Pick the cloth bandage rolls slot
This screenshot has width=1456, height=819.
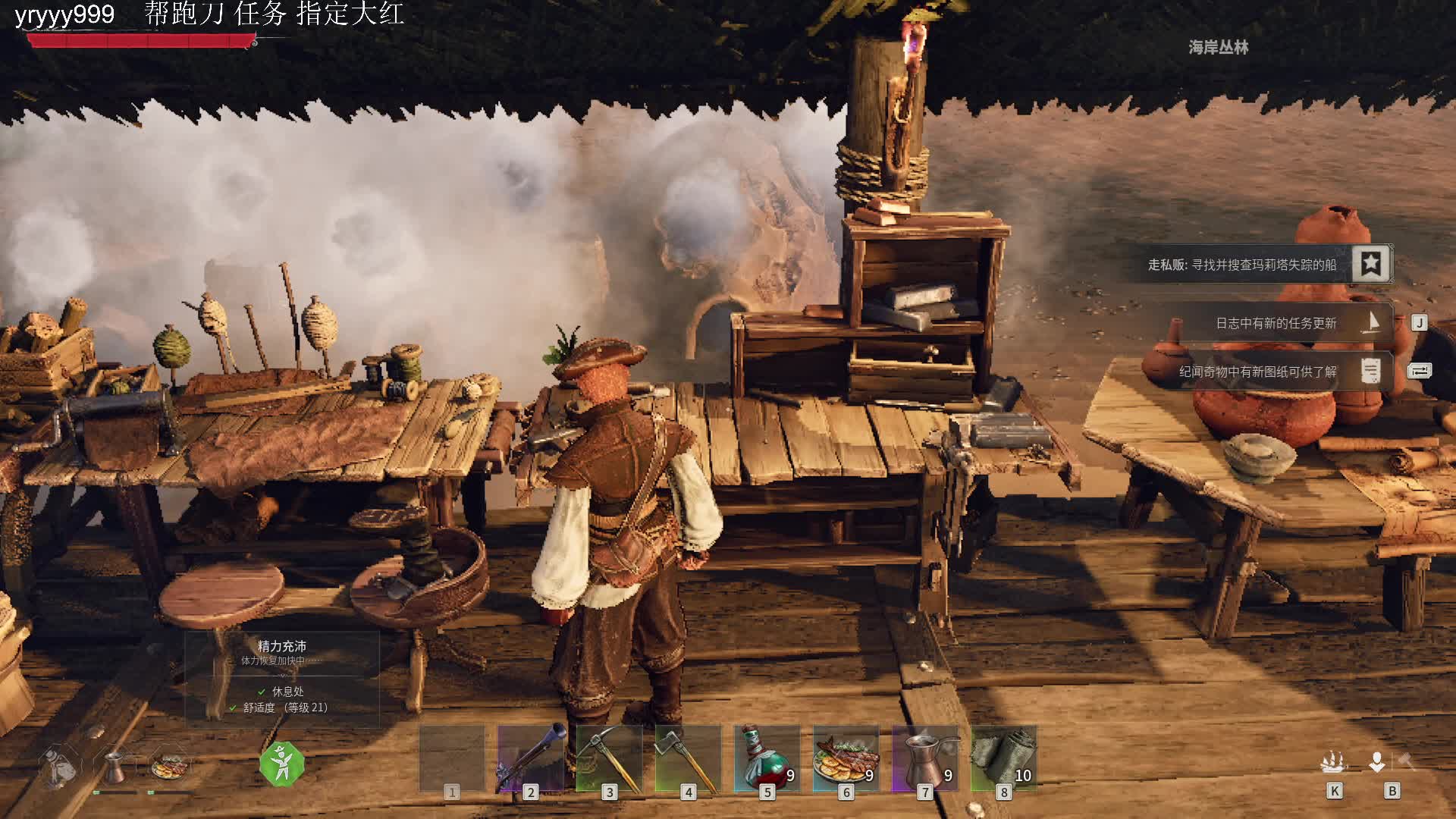(x=1003, y=758)
